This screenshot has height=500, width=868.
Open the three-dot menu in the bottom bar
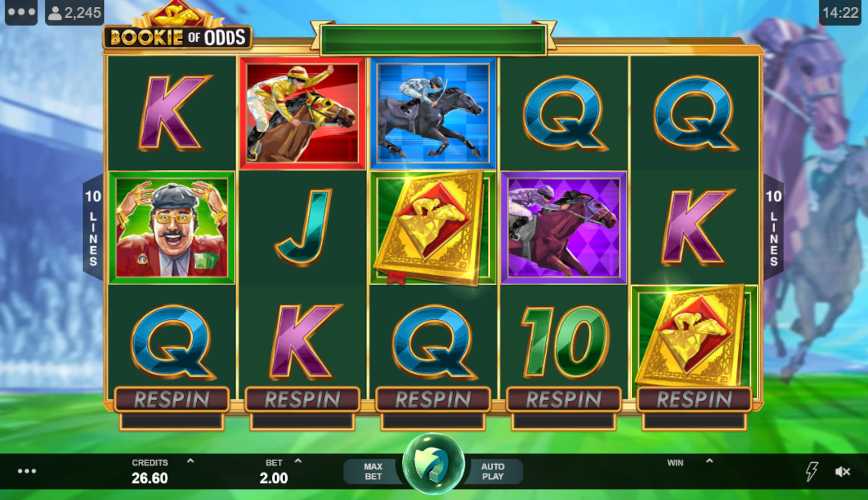(27, 471)
